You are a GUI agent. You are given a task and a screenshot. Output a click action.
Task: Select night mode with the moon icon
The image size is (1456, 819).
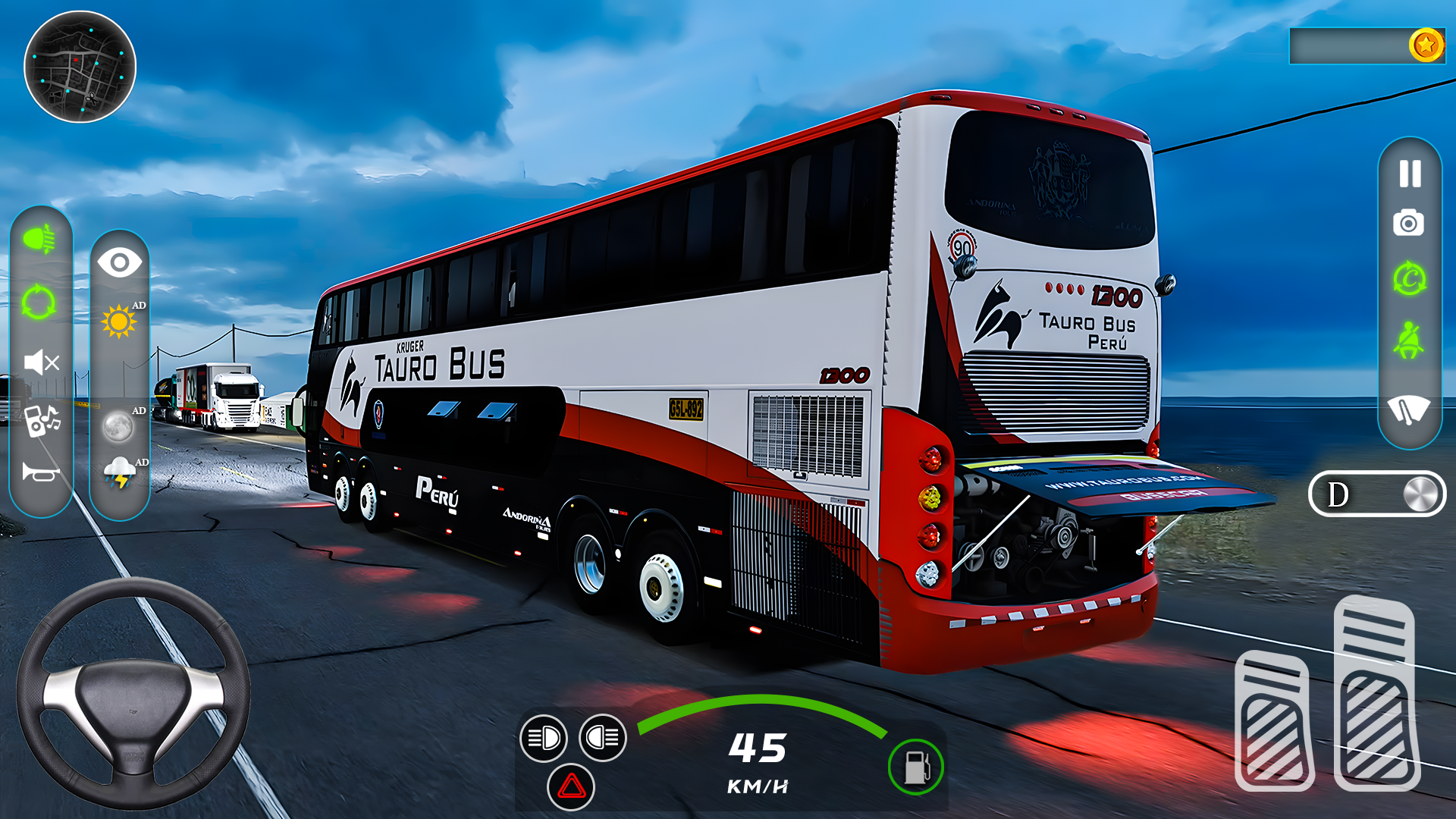click(x=118, y=427)
